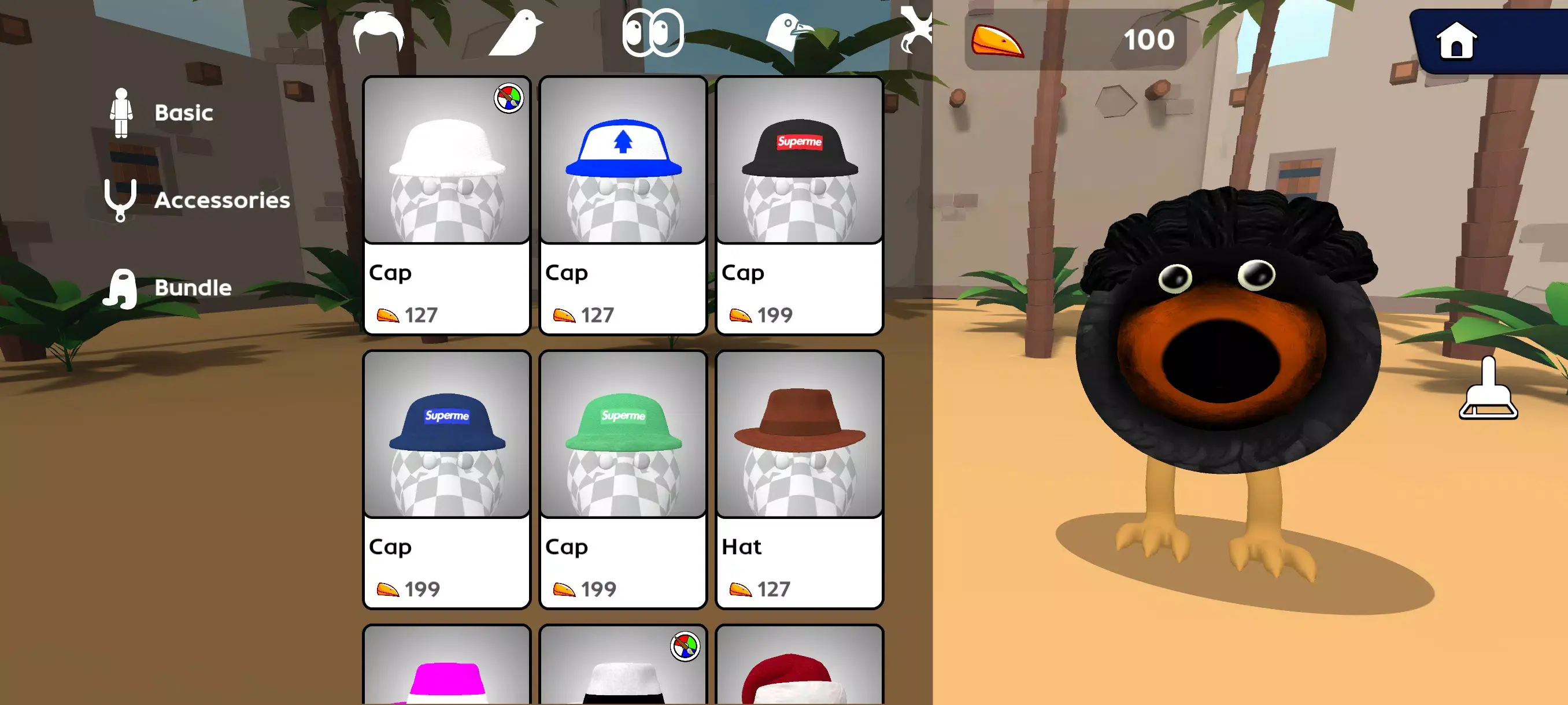Open the Accessories section in the sidebar

coord(223,200)
